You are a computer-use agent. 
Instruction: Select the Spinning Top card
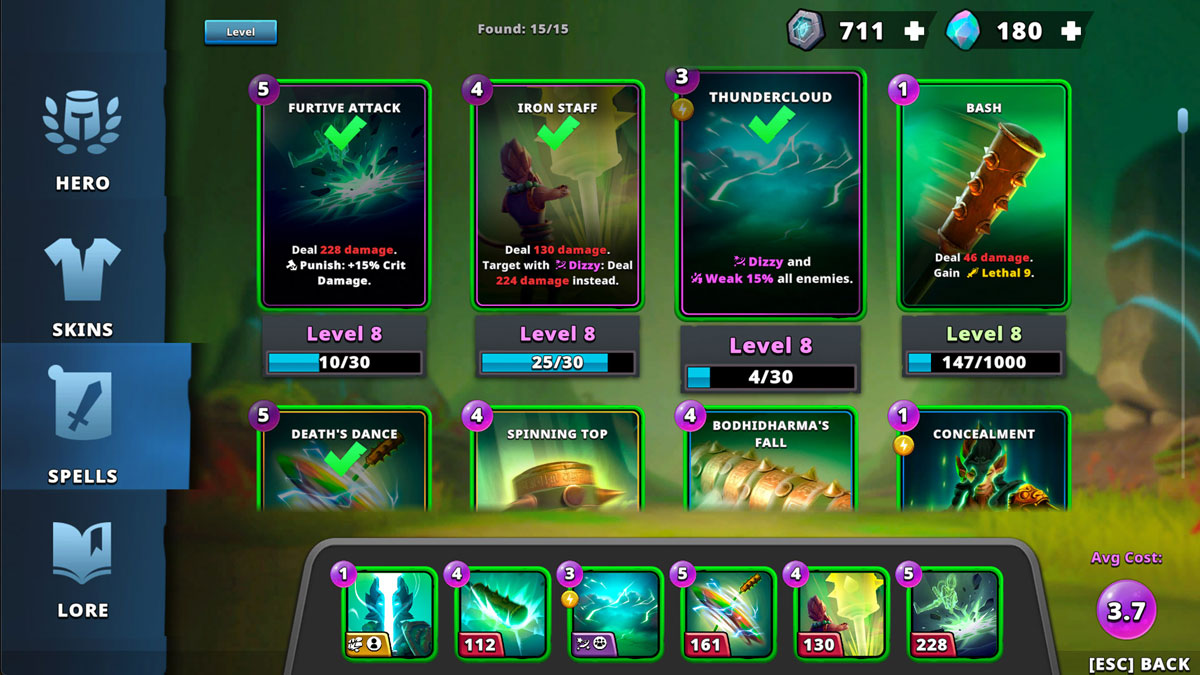pyautogui.click(x=558, y=460)
